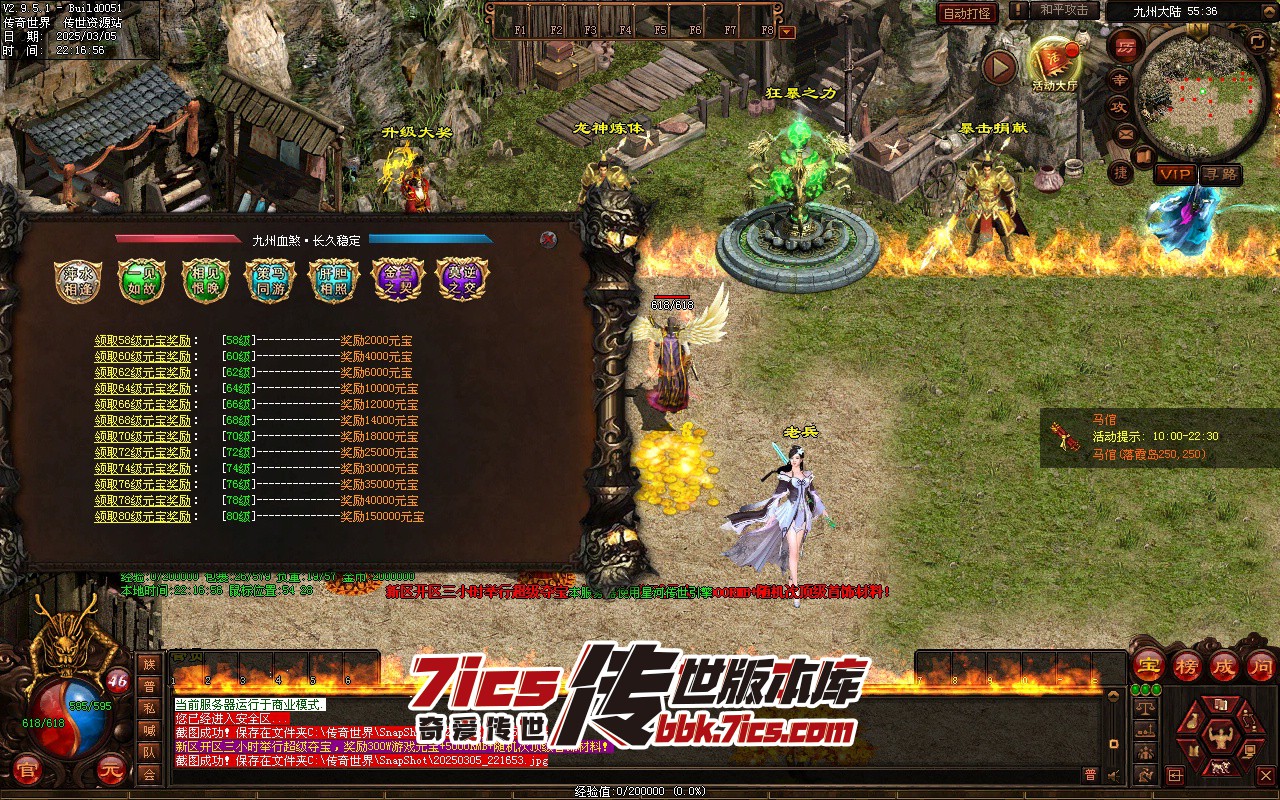Activate the 寻路 pathfinding button
The image size is (1280, 800).
point(1220,174)
